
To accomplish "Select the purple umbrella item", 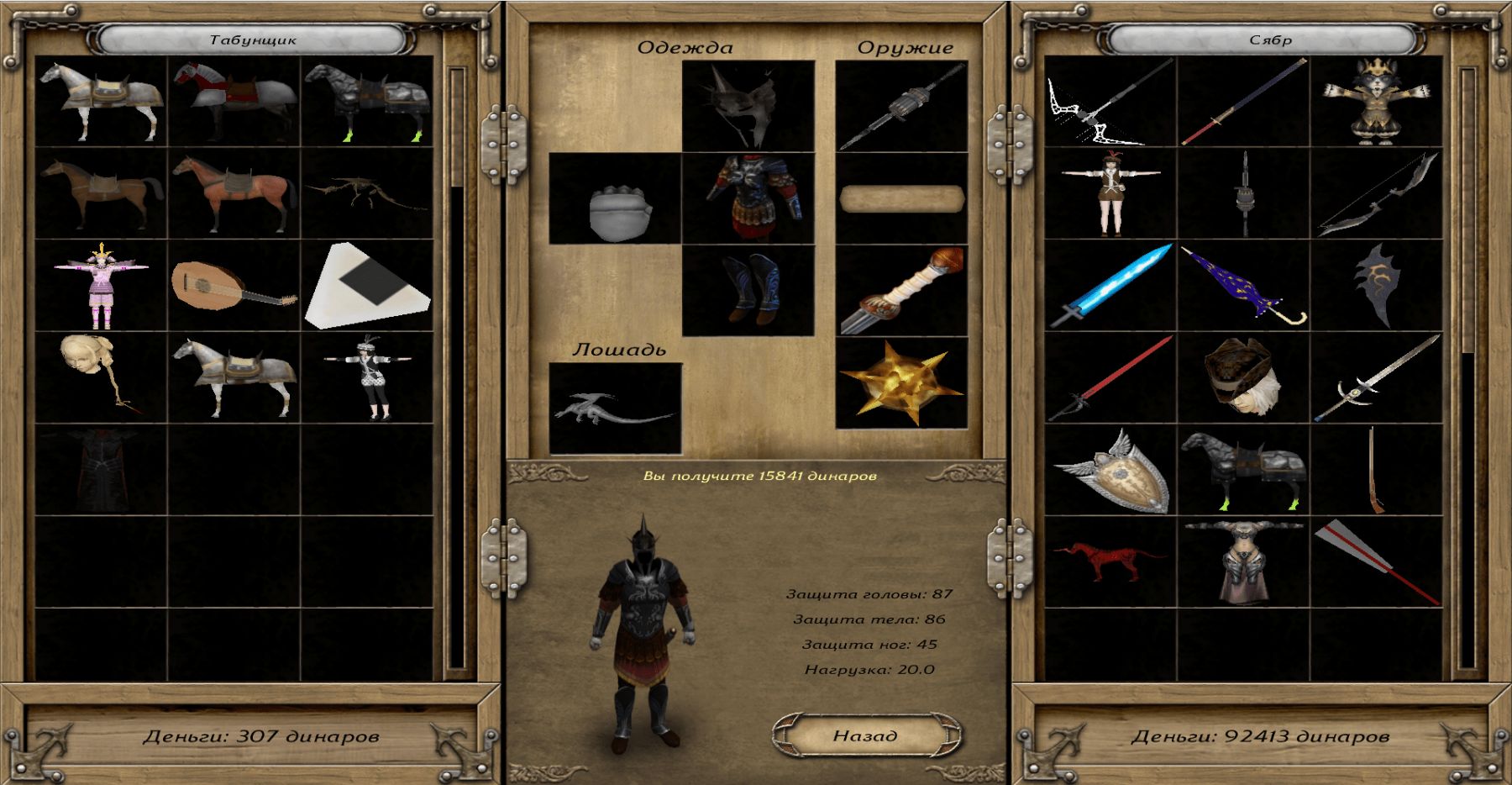I will pyautogui.click(x=1243, y=286).
